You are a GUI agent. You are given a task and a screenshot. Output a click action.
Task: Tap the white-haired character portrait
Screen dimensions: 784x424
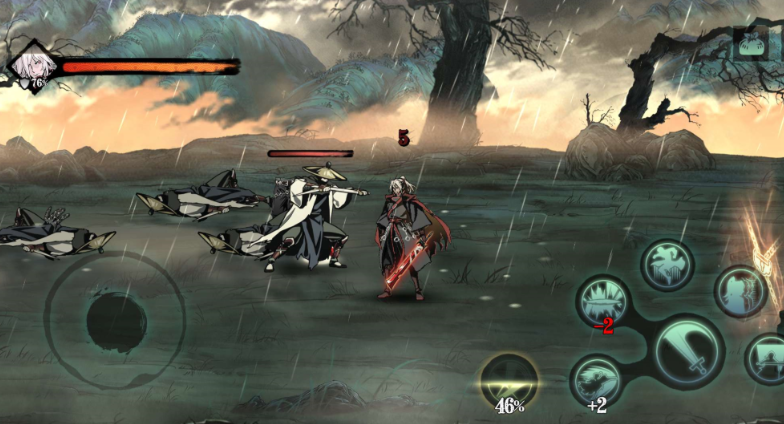[x=31, y=65]
